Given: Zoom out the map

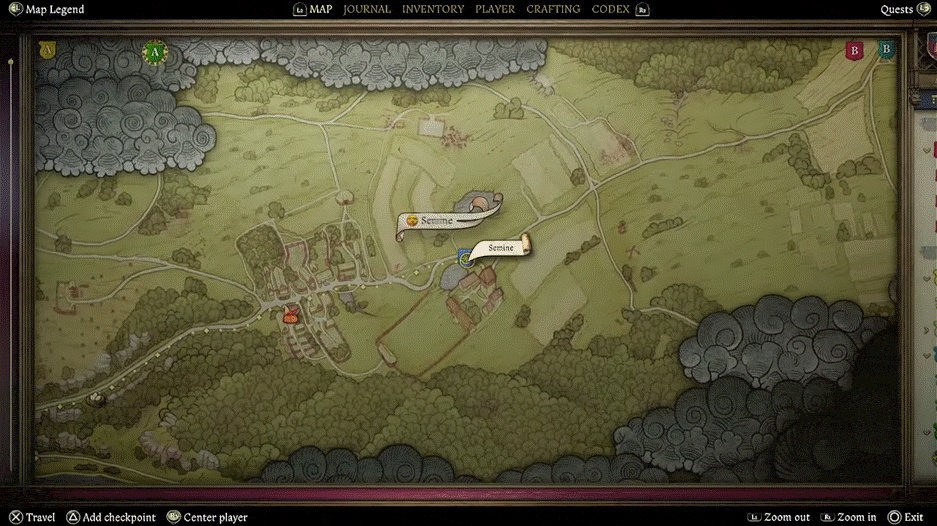Looking at the screenshot, I should click(779, 517).
